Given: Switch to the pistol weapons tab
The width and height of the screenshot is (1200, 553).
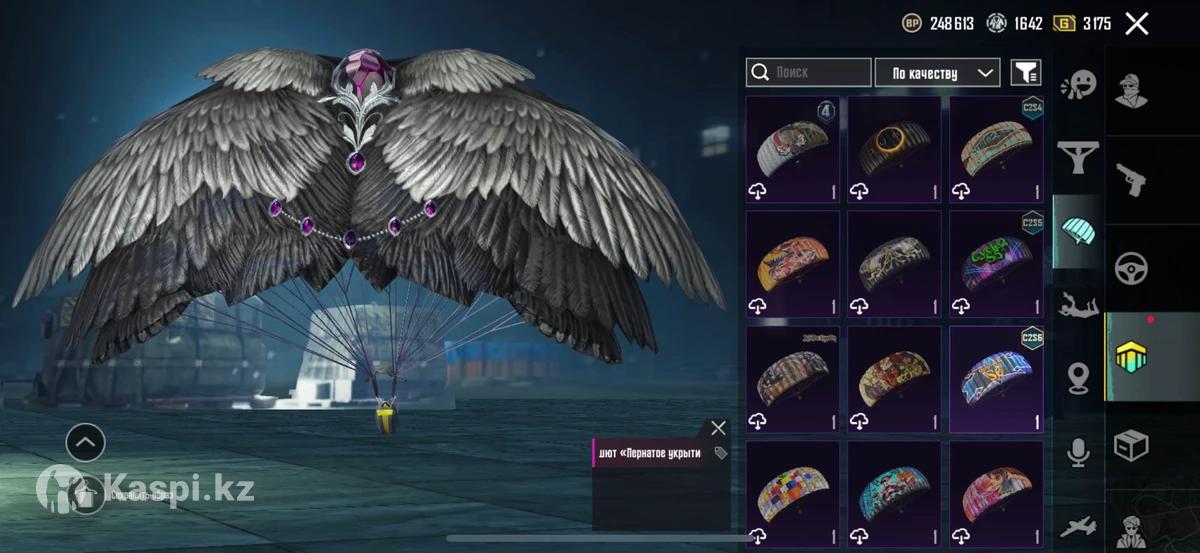Looking at the screenshot, I should click(x=1132, y=180).
